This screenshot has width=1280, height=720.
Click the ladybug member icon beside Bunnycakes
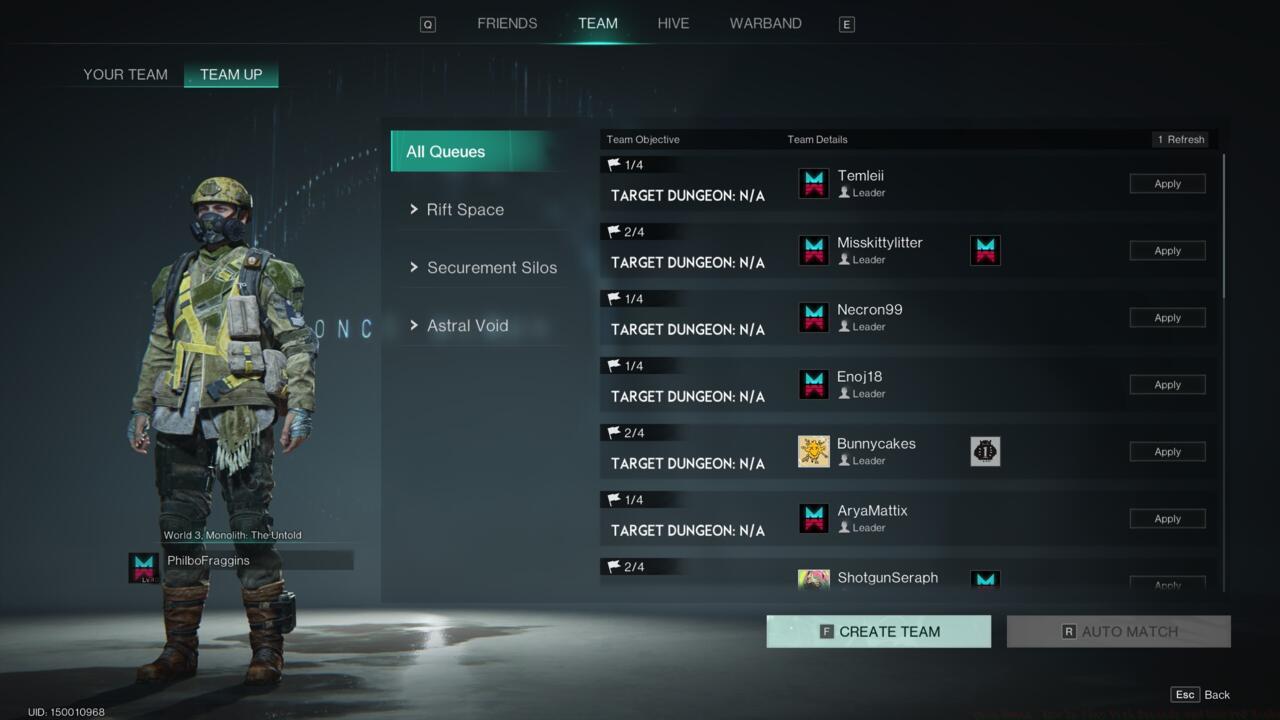coord(985,451)
